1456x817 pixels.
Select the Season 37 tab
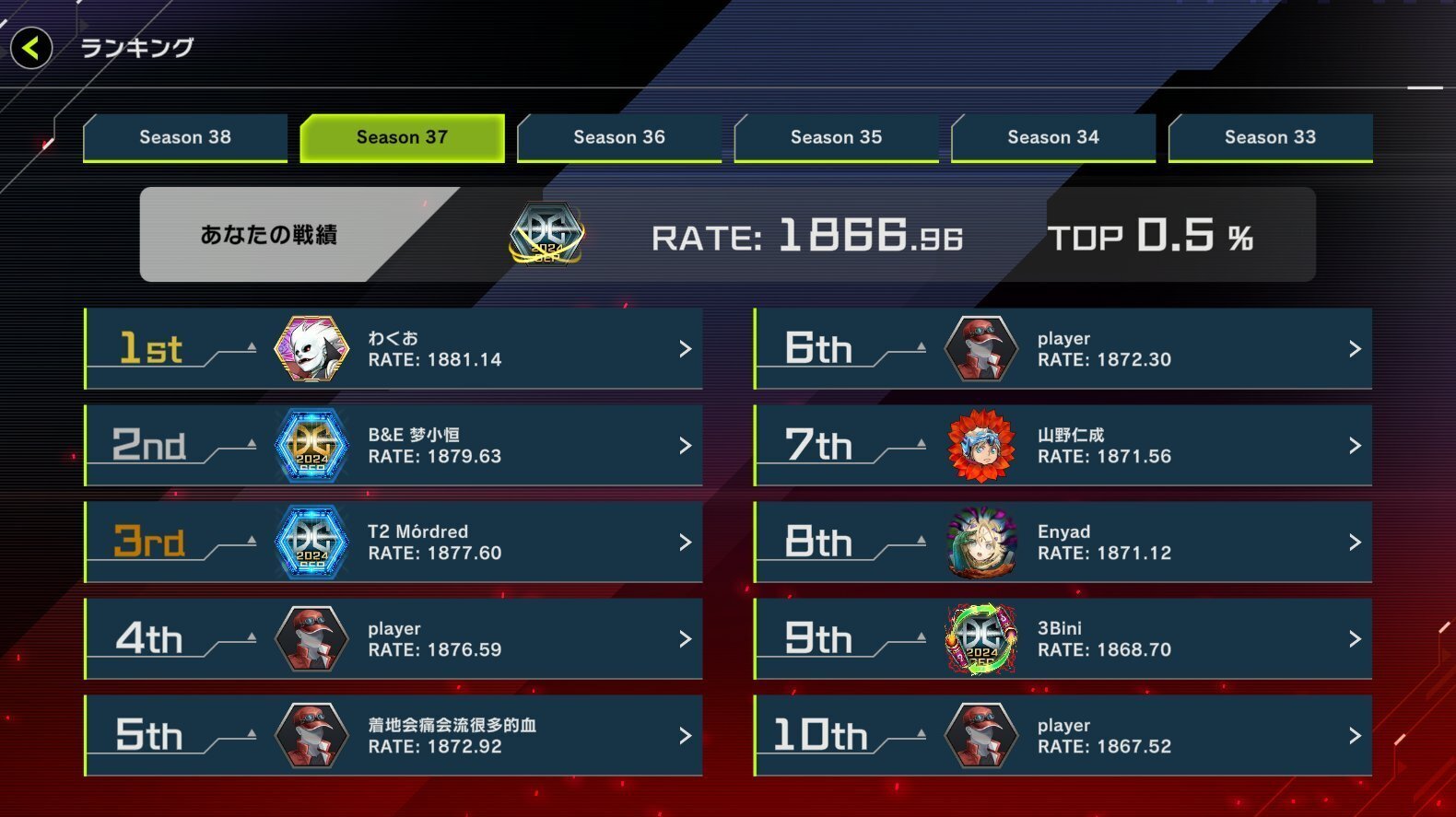coord(402,137)
